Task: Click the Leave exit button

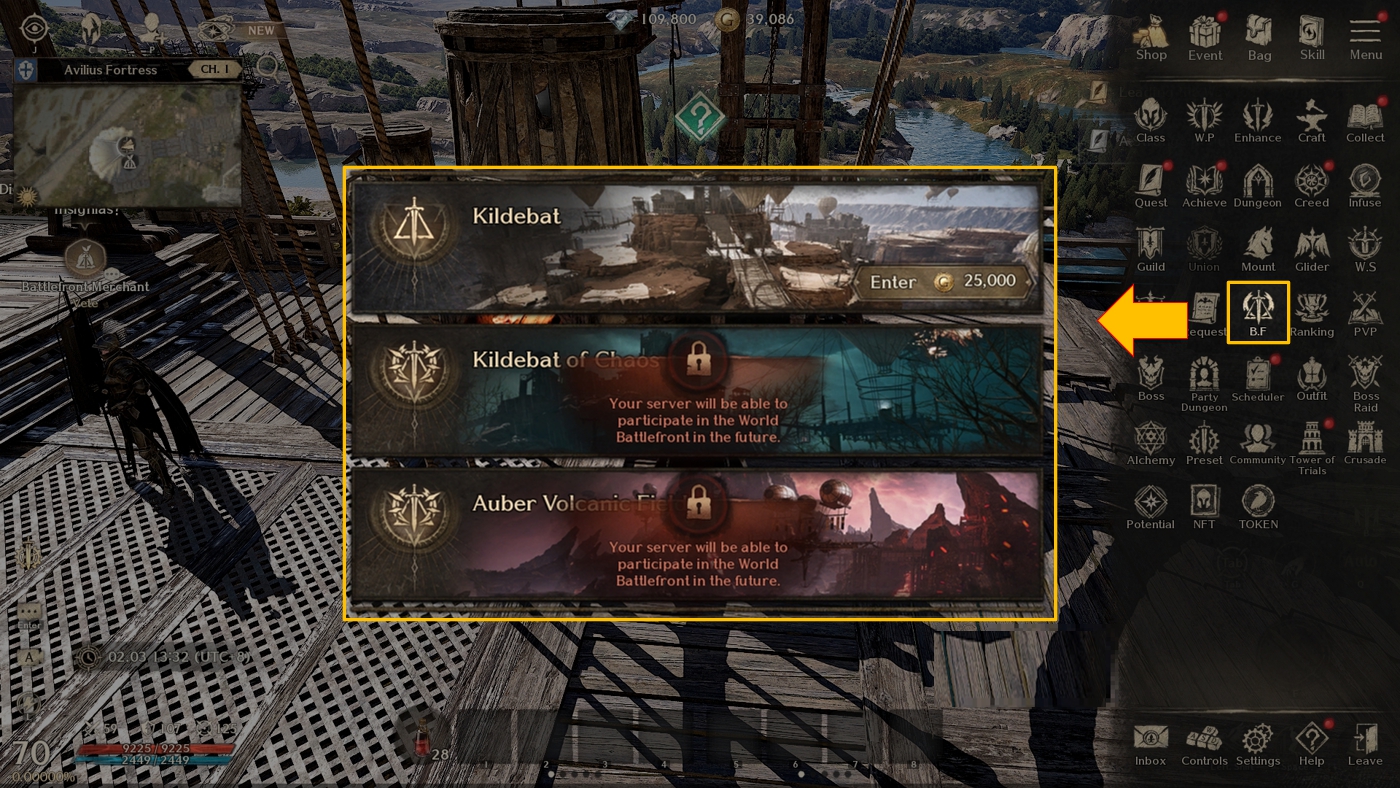Action: coord(1365,744)
